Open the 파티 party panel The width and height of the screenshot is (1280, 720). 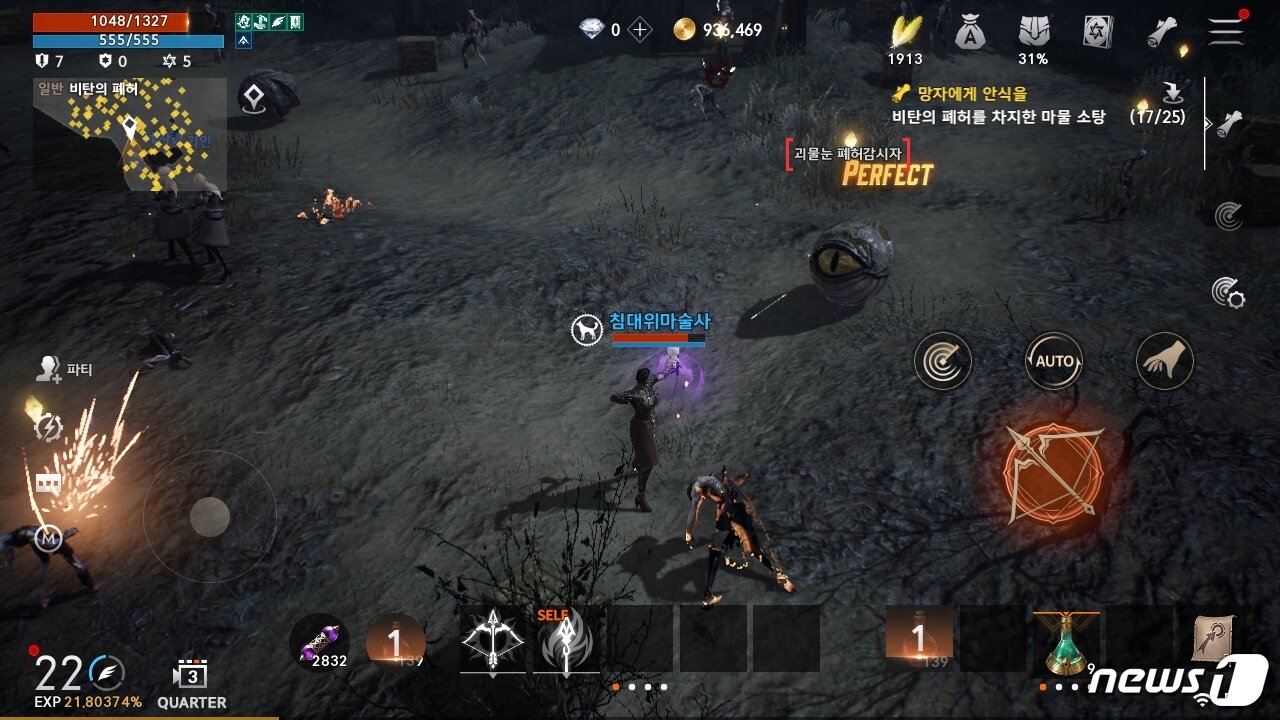64,370
